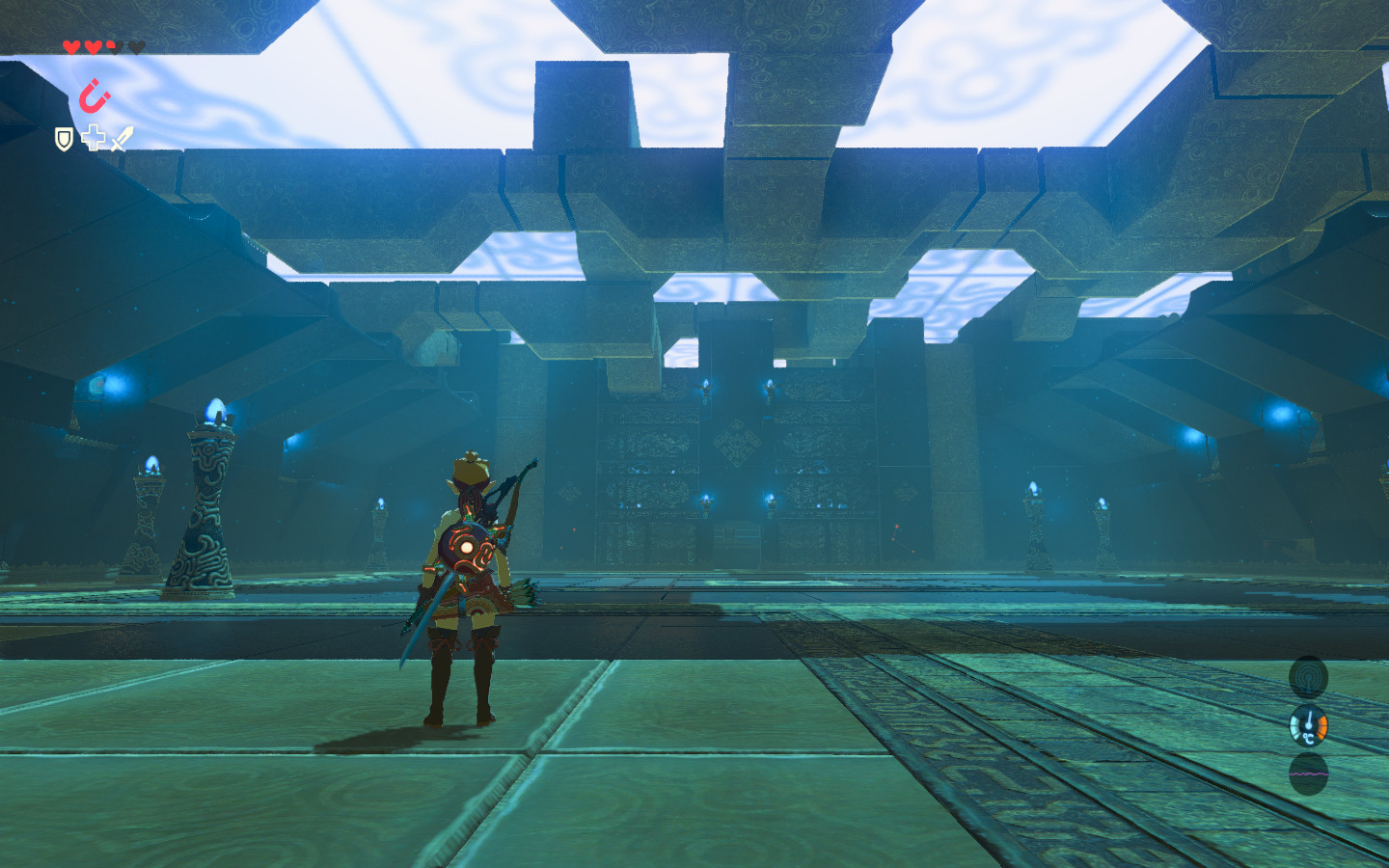
Task: Click the pink waveform in the noise meter
Action: coord(1308,774)
